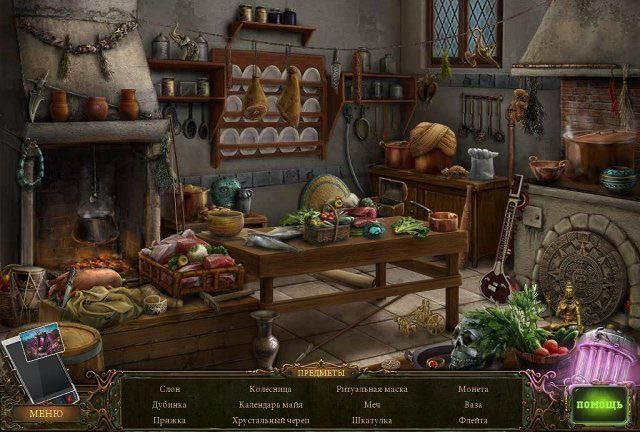Click 'Ритуальная маска' list entry

point(371,388)
